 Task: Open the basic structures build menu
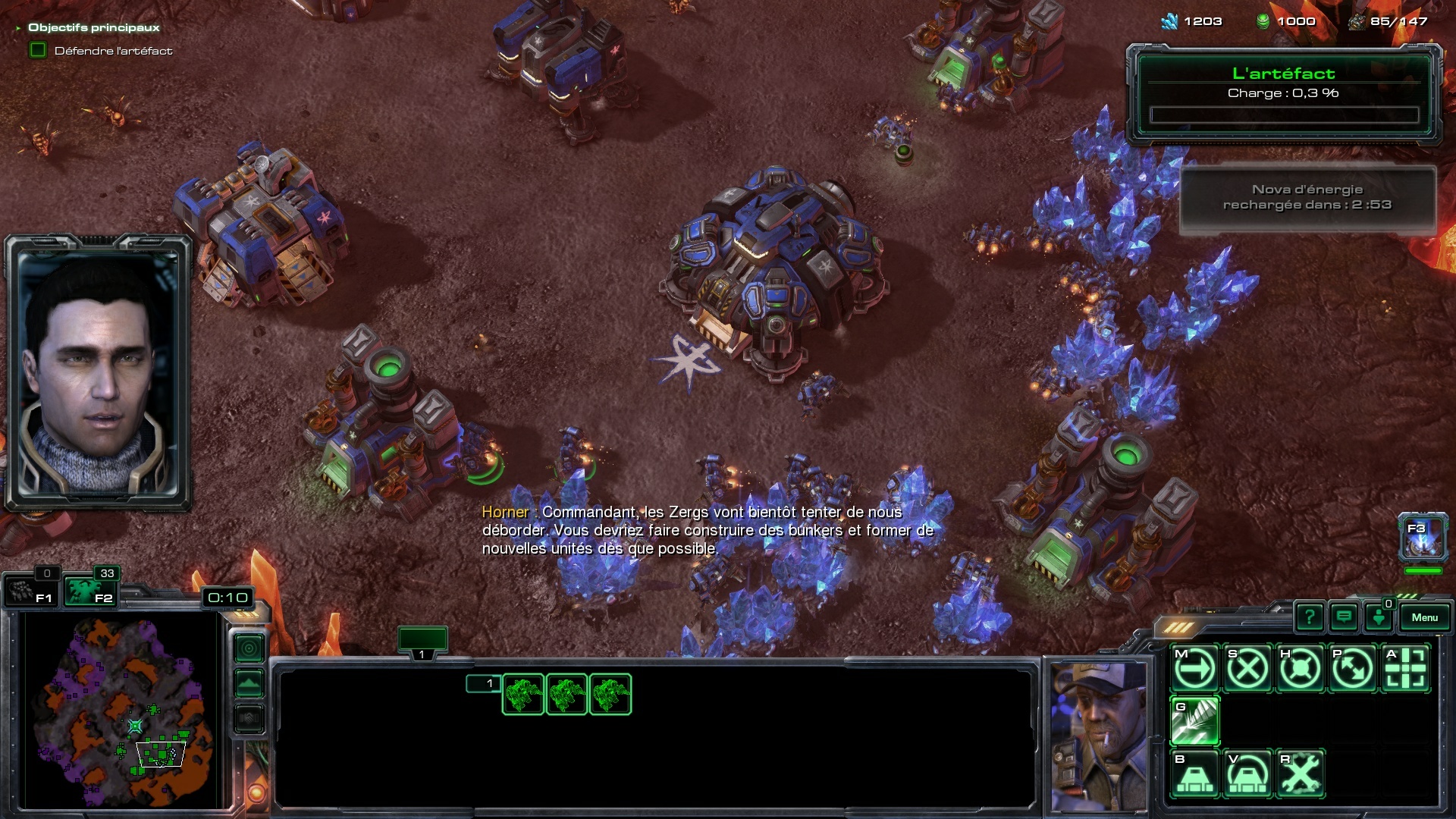coord(1195,774)
